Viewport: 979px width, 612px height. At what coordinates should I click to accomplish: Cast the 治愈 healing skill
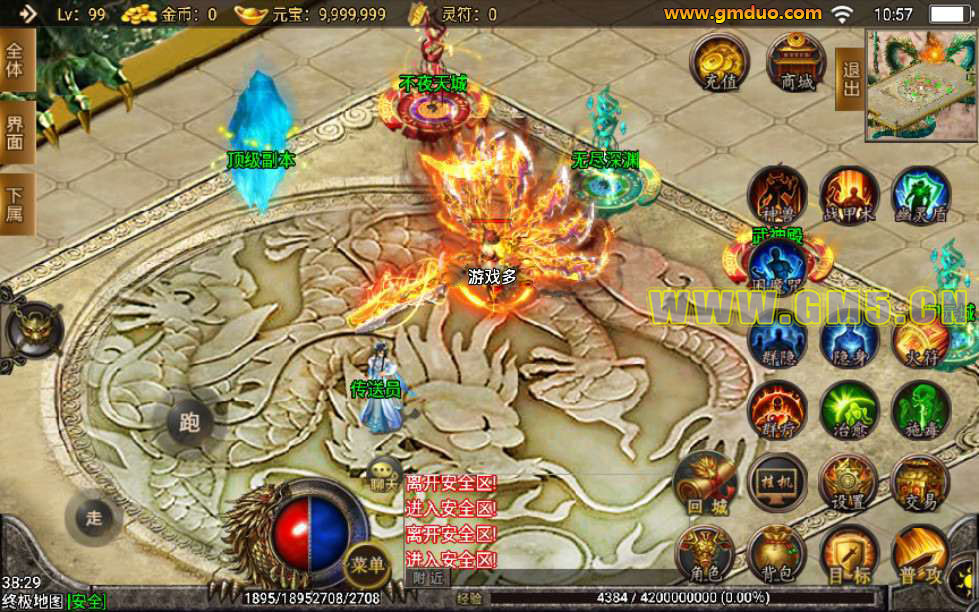[x=849, y=410]
